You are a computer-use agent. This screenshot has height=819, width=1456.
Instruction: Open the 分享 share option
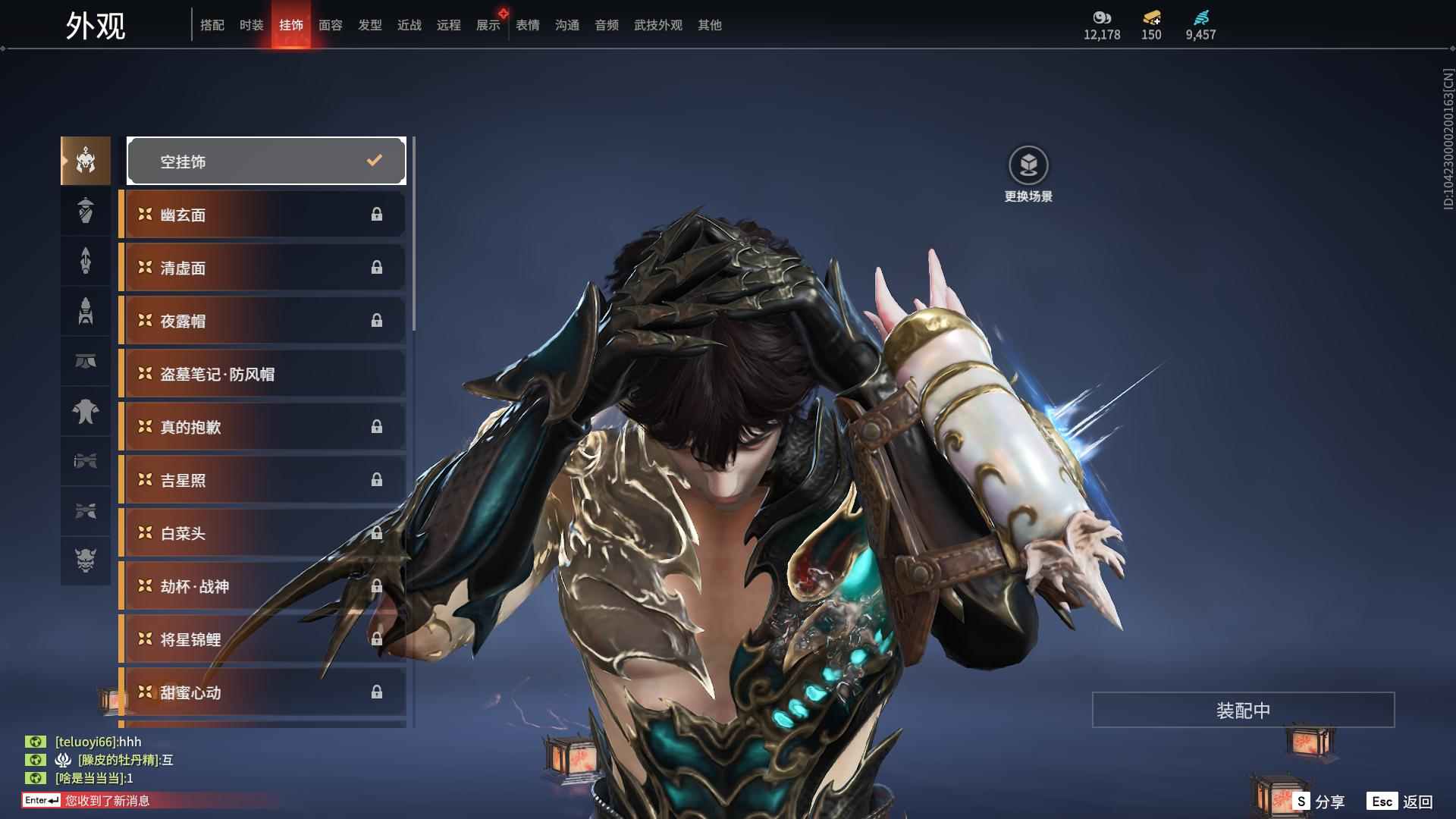click(x=1319, y=801)
